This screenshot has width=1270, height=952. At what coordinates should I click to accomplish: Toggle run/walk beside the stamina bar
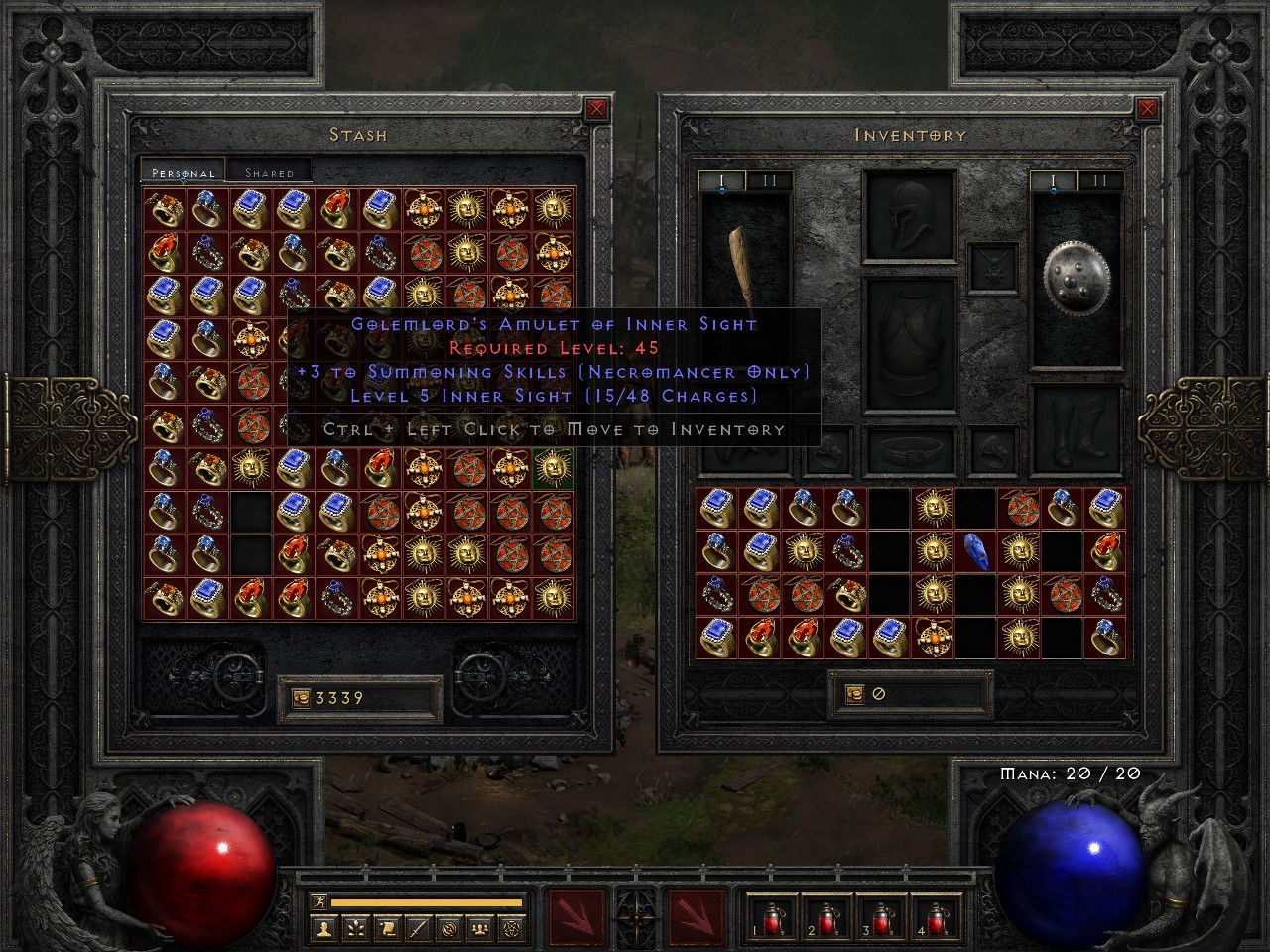[318, 902]
